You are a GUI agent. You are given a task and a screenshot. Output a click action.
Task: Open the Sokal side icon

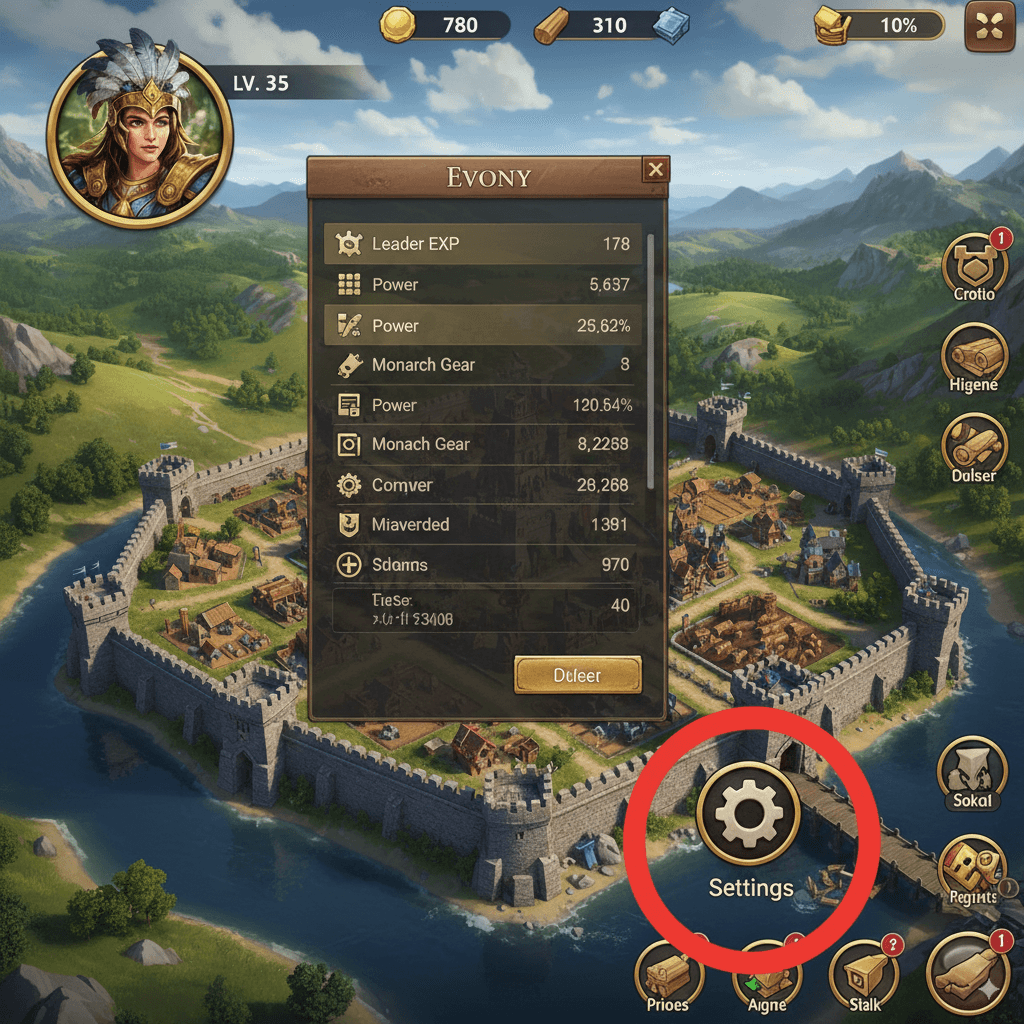pyautogui.click(x=971, y=773)
